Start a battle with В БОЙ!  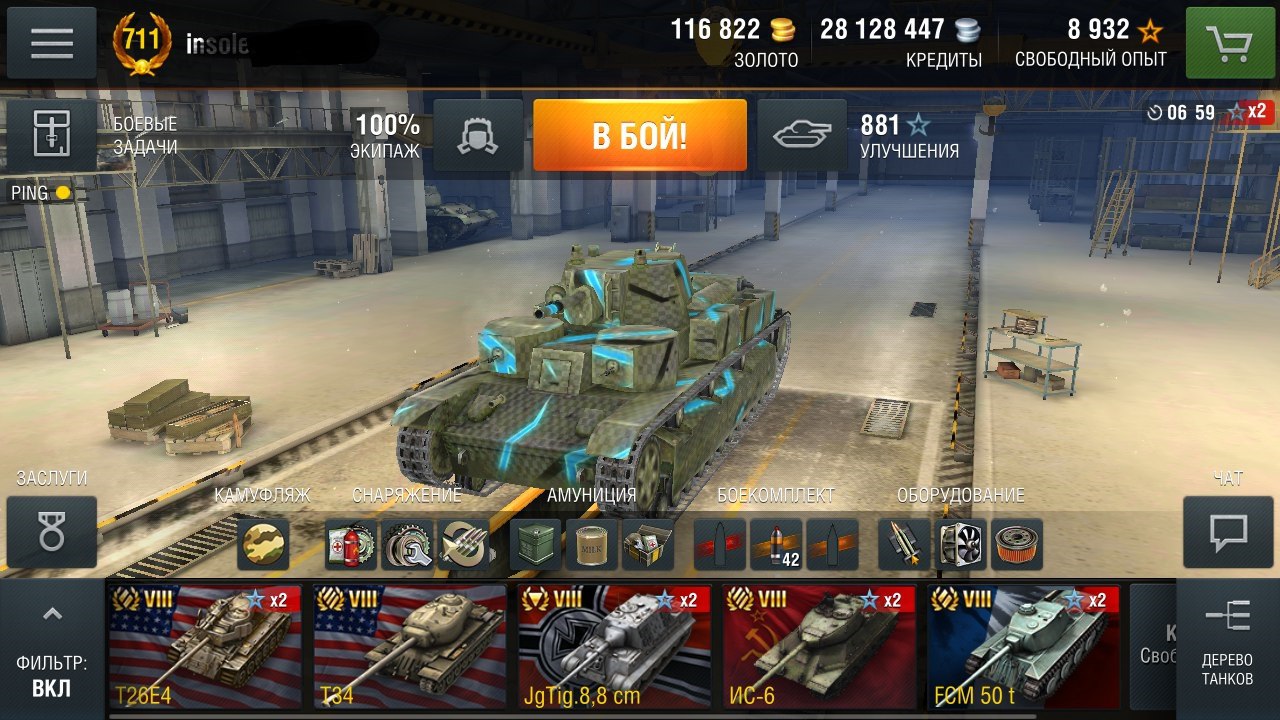(x=640, y=135)
